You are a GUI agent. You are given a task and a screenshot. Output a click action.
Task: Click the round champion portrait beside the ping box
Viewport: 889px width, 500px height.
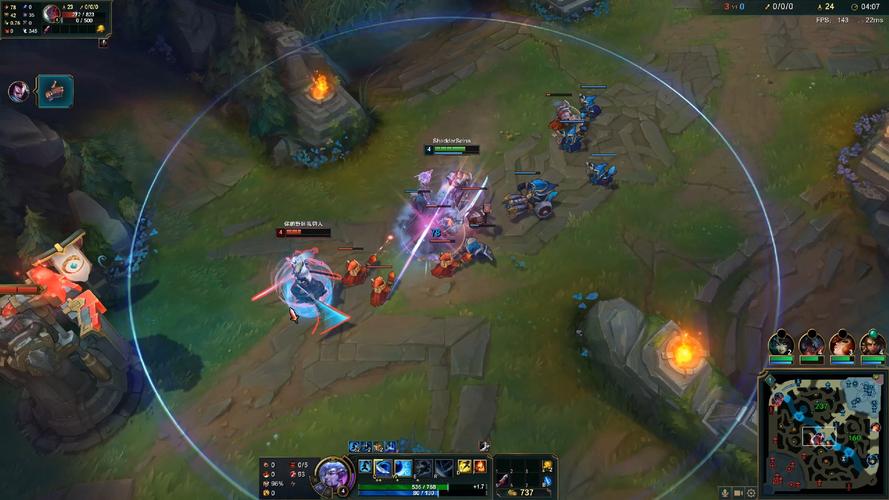(x=19, y=91)
